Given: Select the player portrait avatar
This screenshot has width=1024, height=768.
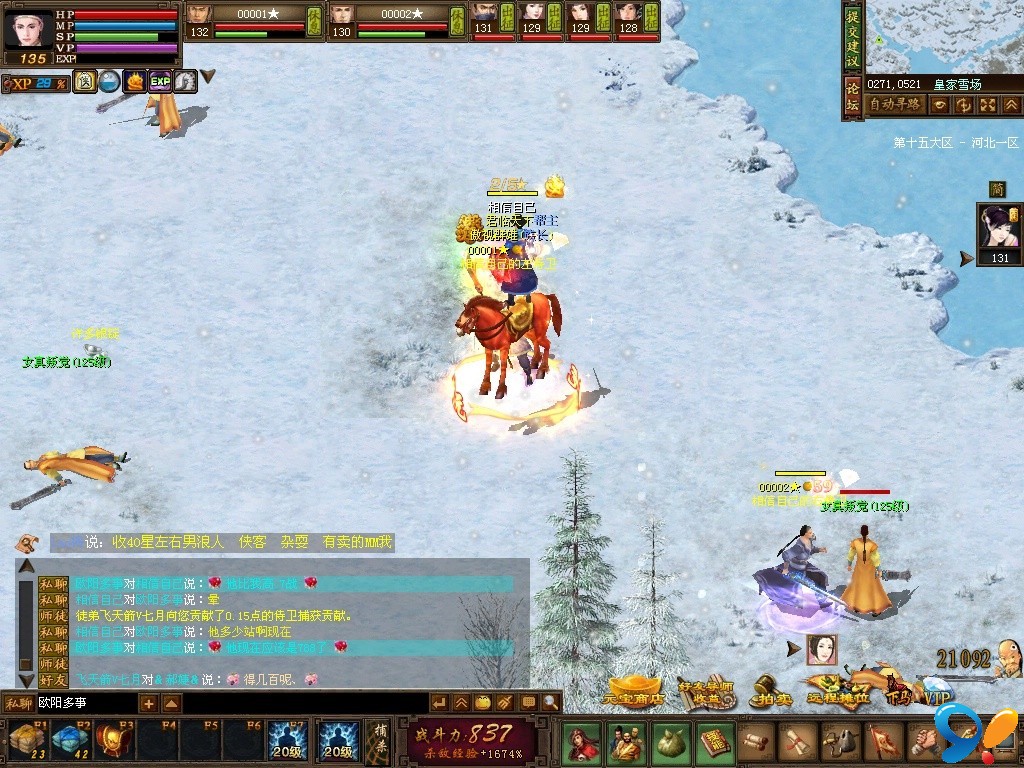Looking at the screenshot, I should 27,28.
